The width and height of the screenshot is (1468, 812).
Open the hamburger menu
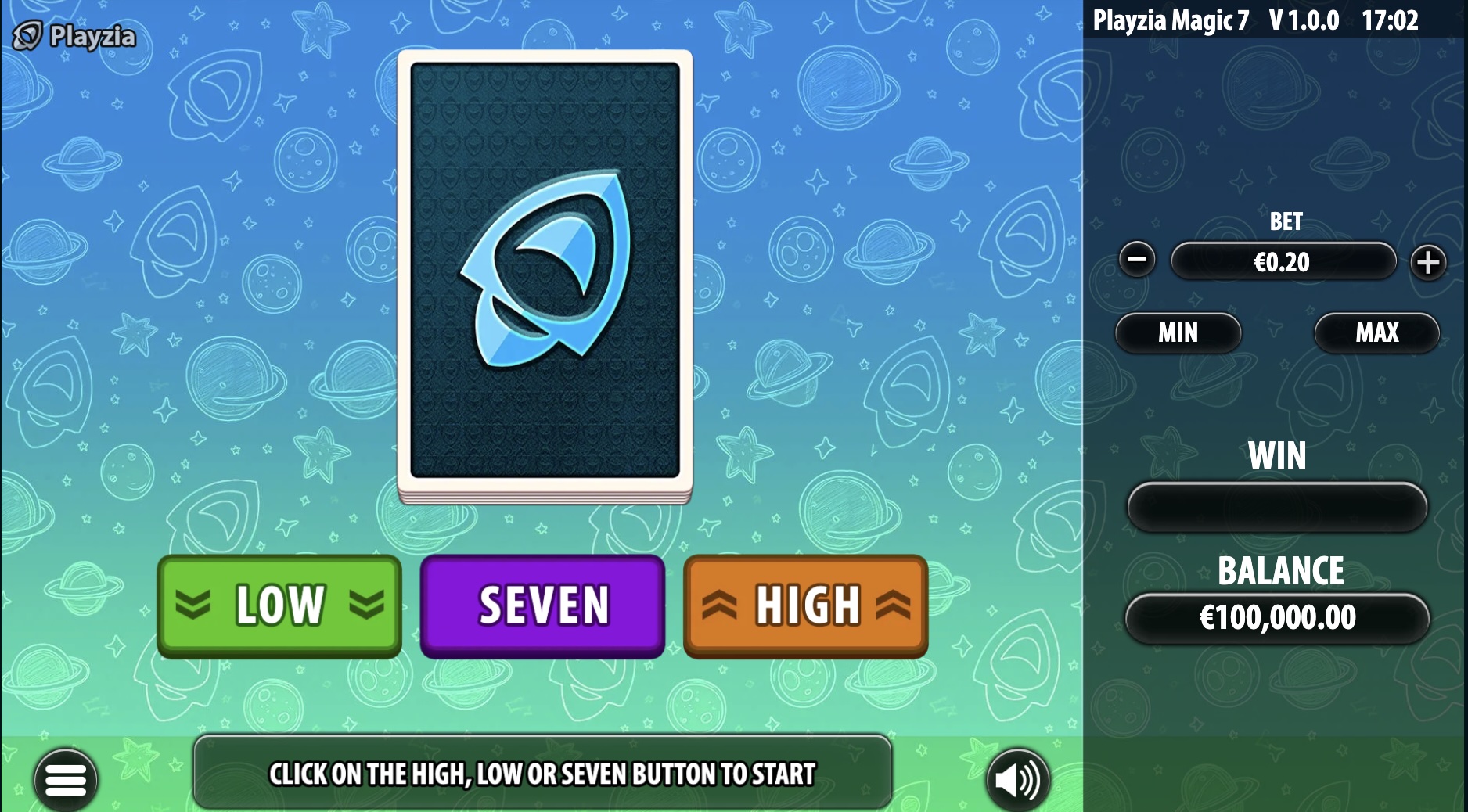tap(66, 779)
